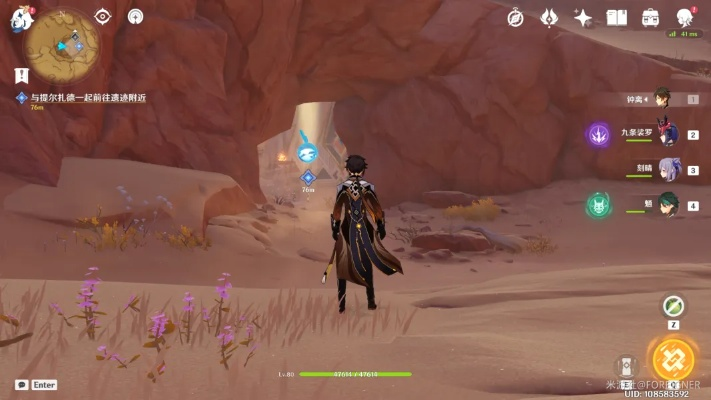The image size is (711, 400).
Task: Open the compass icon in top bar
Action: 515,17
